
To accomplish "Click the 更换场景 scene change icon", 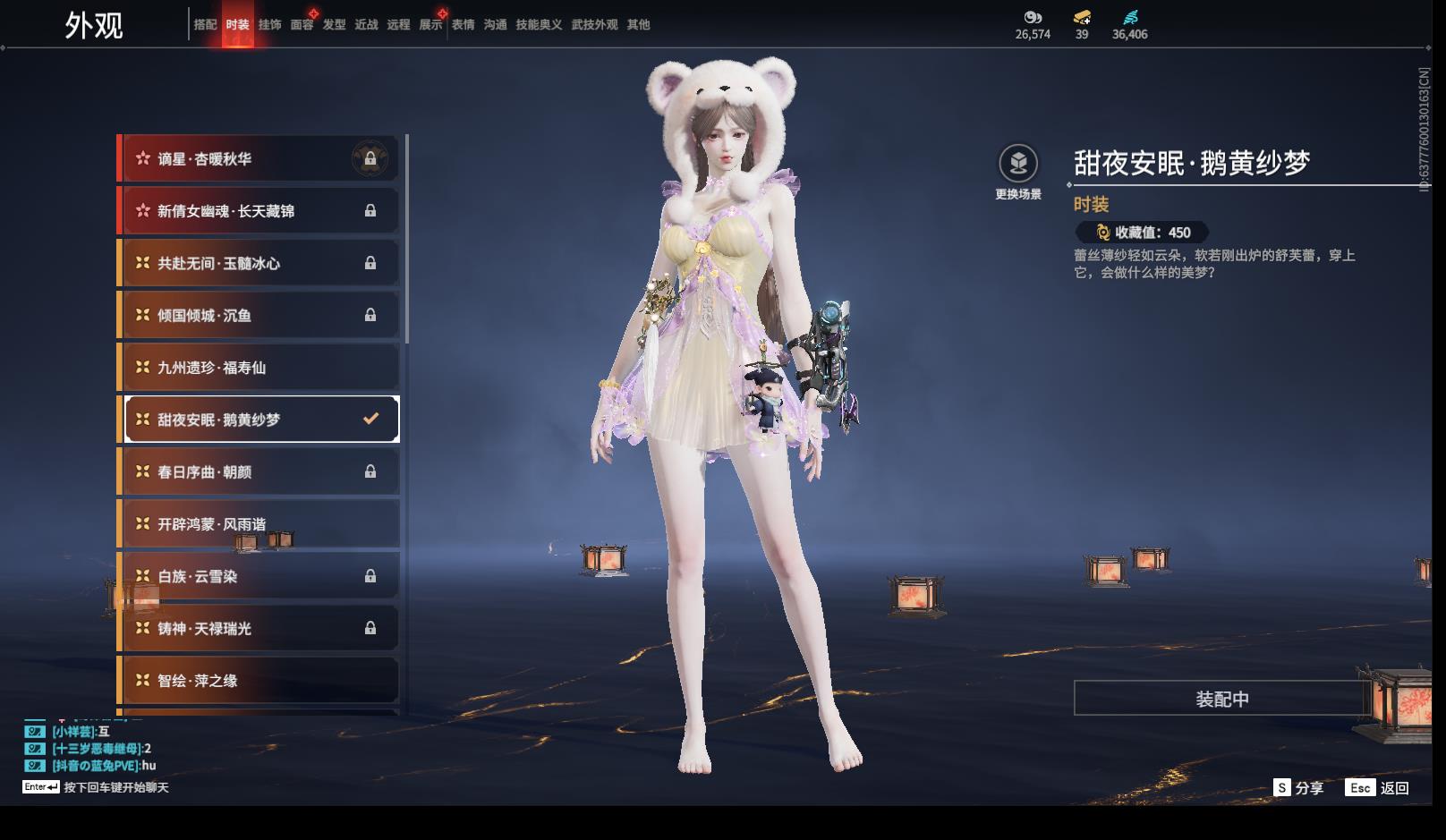I will pos(1018,164).
